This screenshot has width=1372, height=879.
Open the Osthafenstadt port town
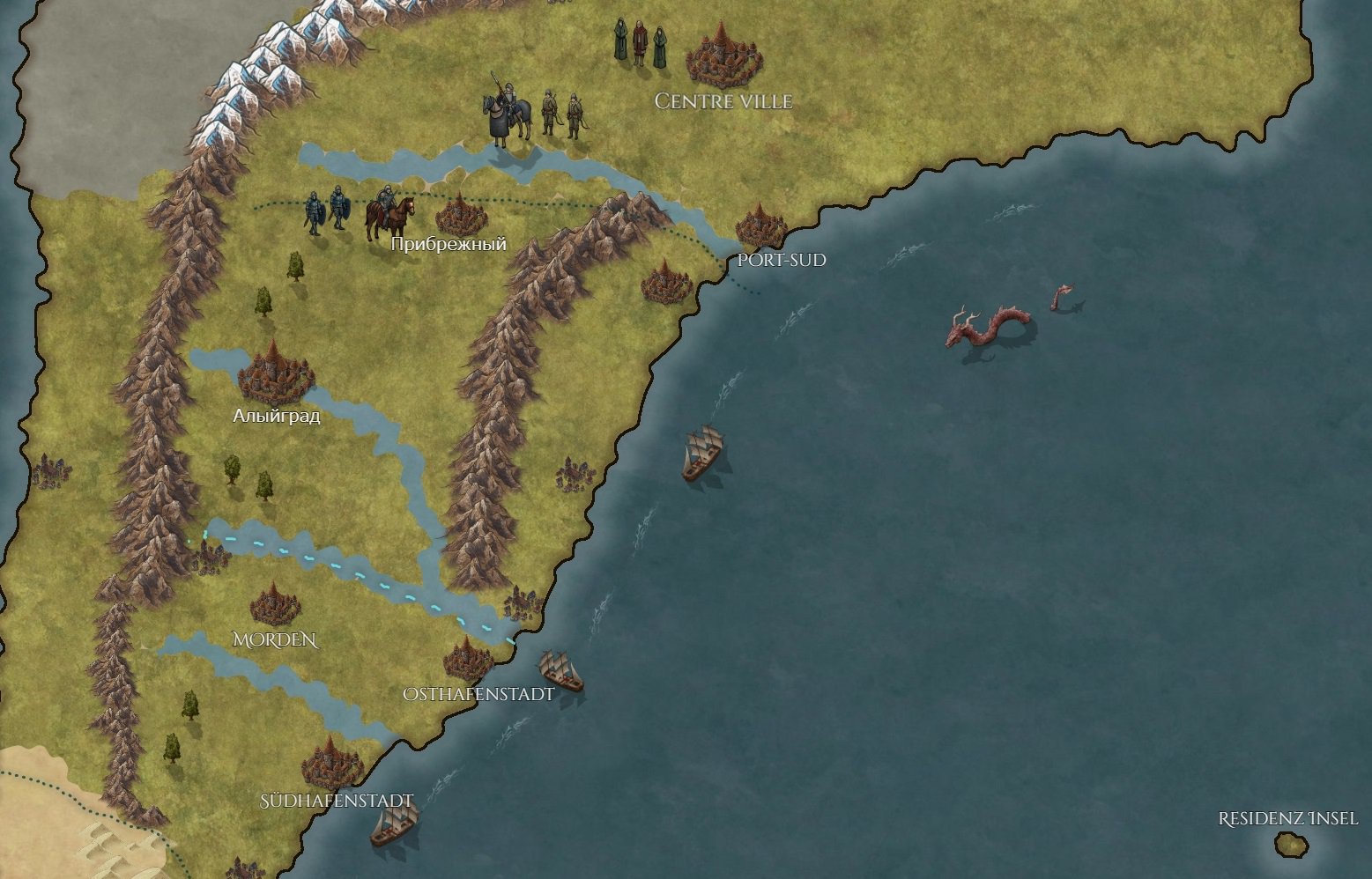(x=468, y=660)
